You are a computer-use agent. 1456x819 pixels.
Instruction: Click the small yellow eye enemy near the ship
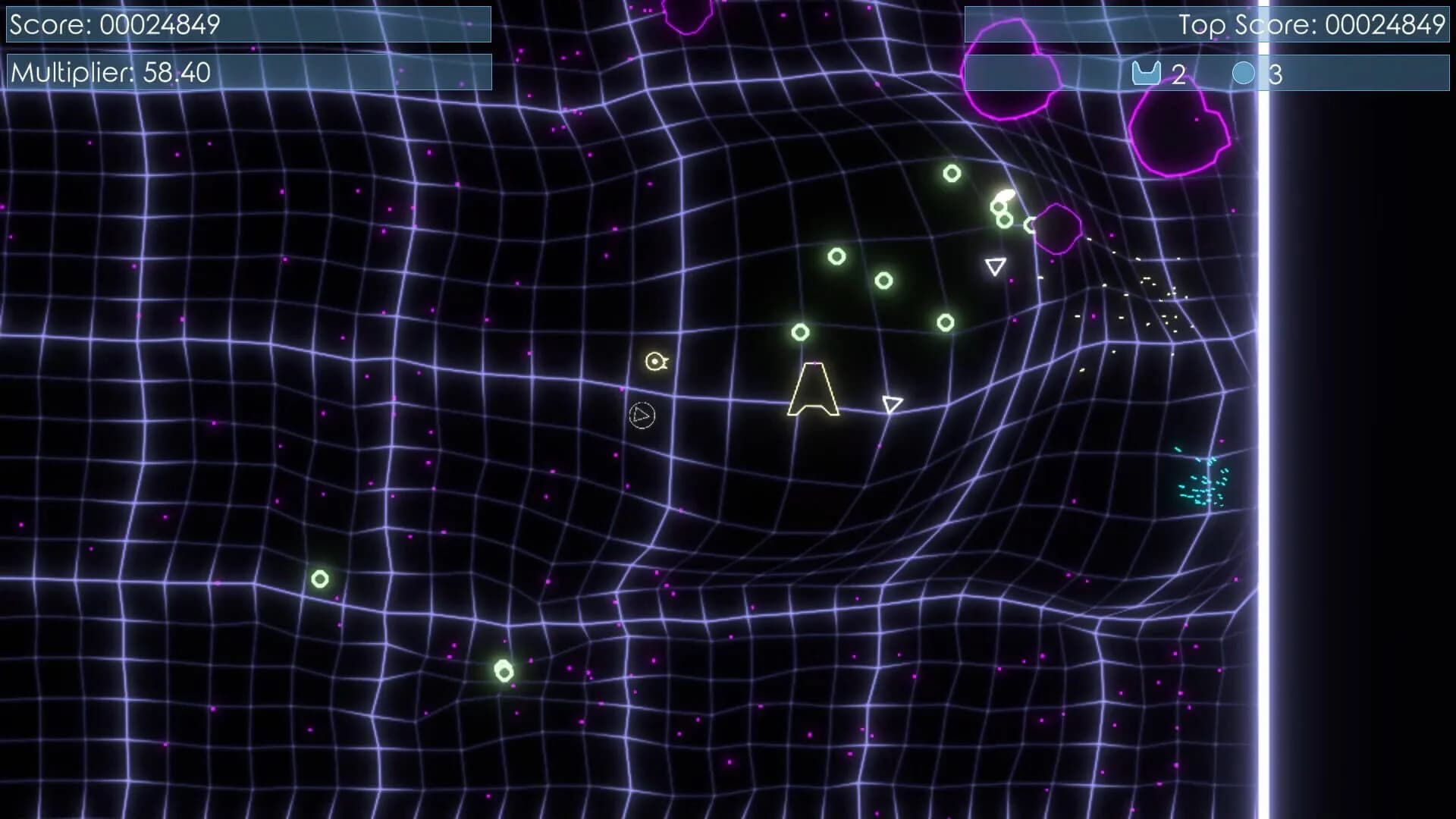654,362
